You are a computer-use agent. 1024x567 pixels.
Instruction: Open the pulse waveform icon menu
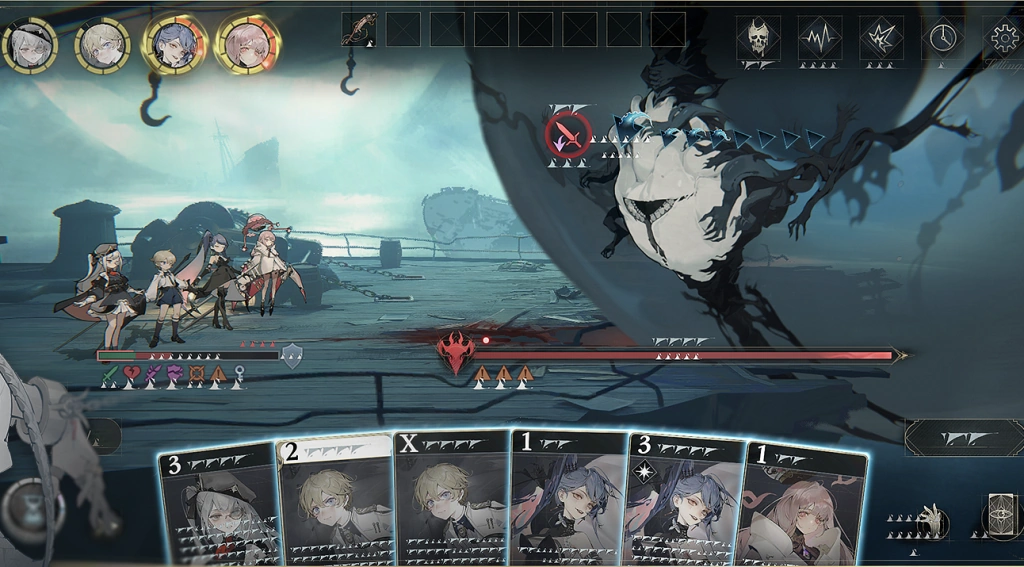tap(820, 38)
